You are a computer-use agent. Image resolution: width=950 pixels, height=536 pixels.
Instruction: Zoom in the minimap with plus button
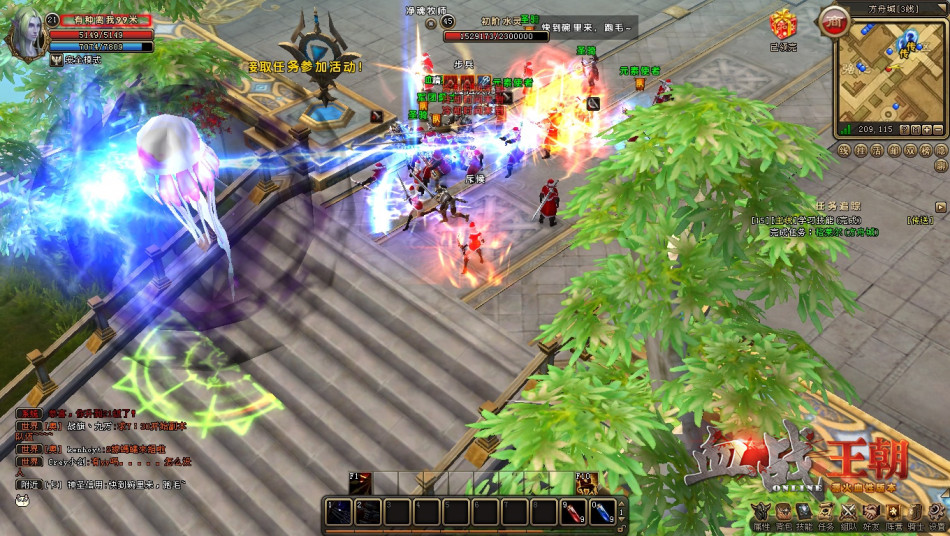click(x=926, y=129)
